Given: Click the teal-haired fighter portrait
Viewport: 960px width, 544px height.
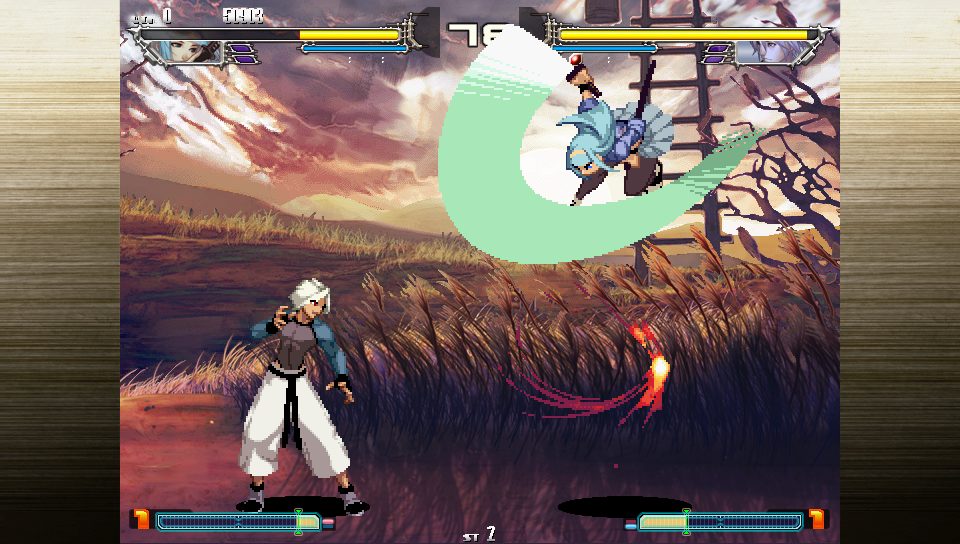Looking at the screenshot, I should coord(194,52).
